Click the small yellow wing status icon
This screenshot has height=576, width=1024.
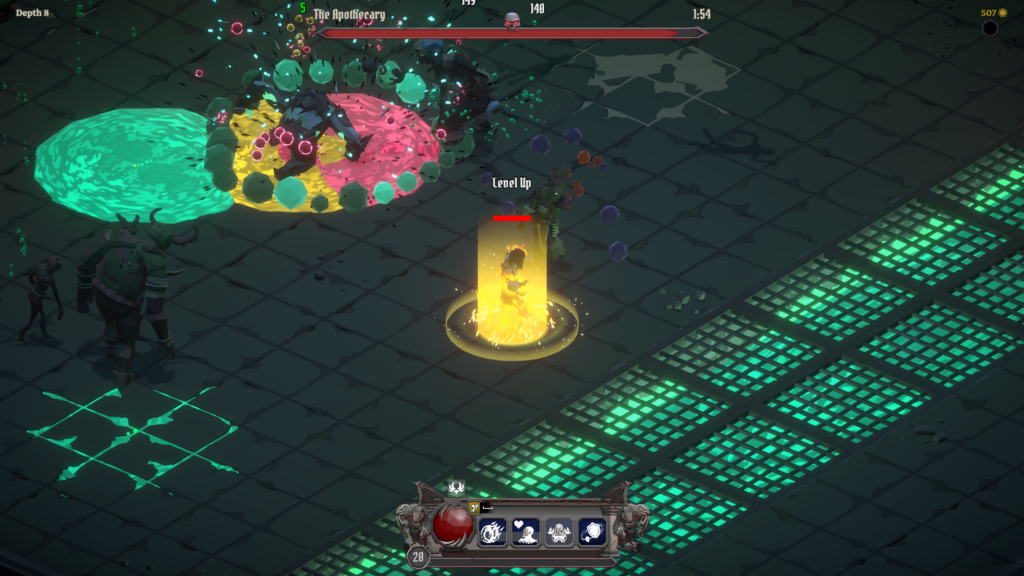(475, 507)
